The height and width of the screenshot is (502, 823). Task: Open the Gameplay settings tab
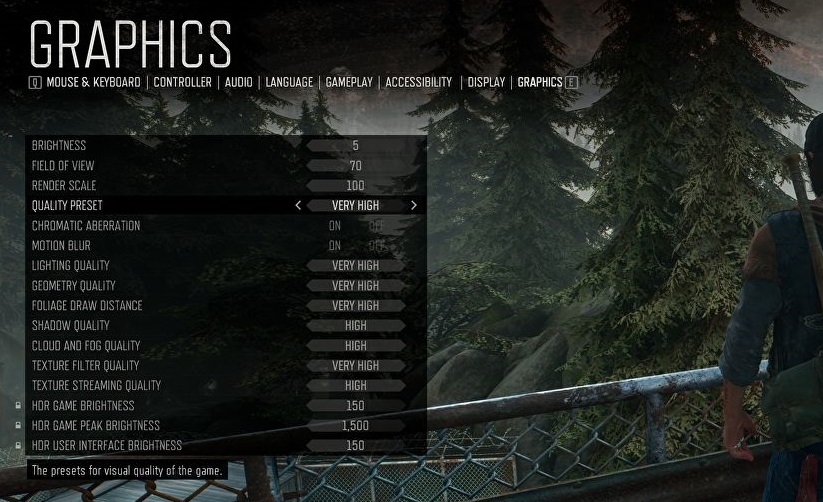[349, 82]
